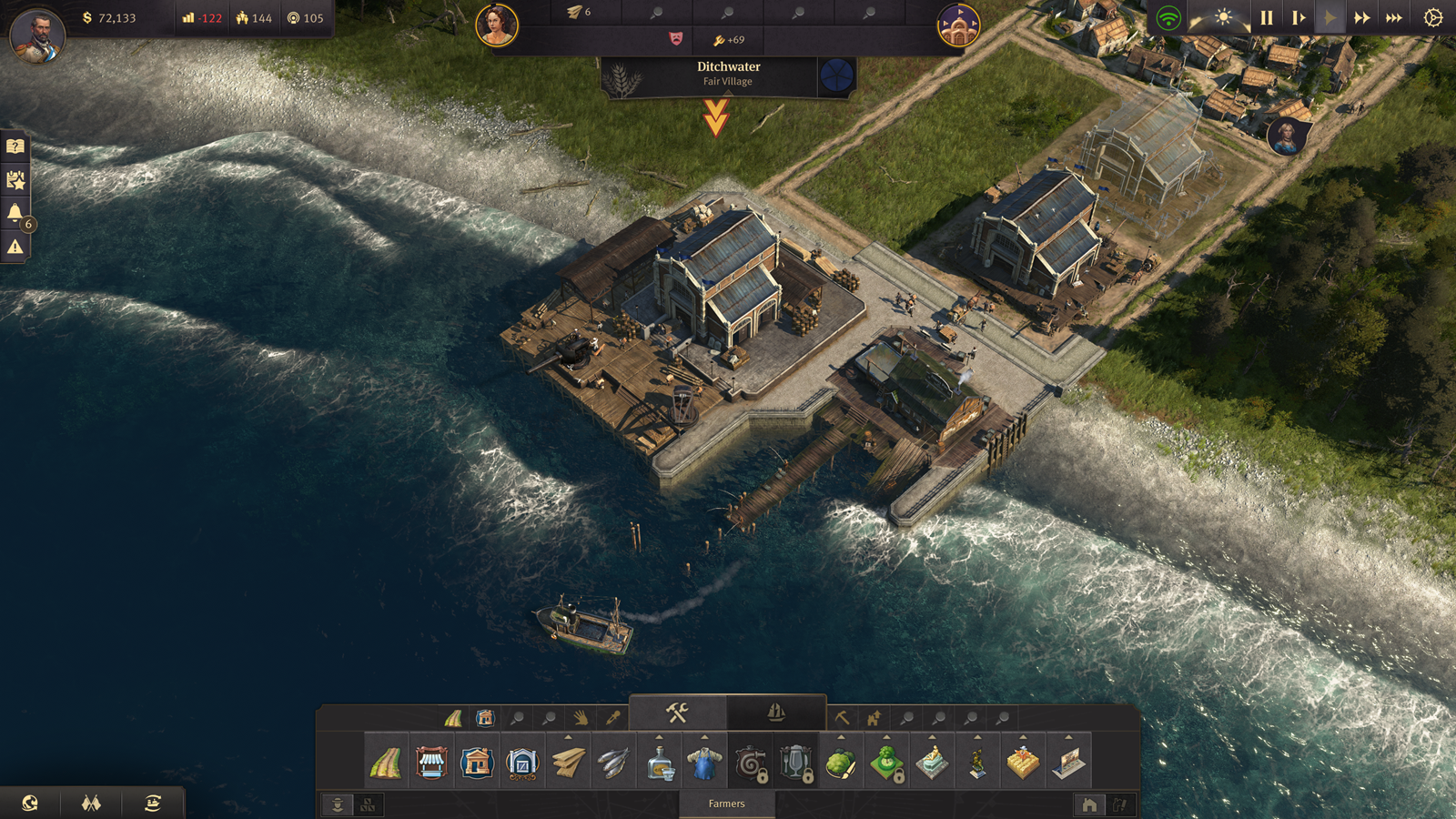Open the world map globe button
The image size is (1456, 819).
pyautogui.click(x=30, y=803)
